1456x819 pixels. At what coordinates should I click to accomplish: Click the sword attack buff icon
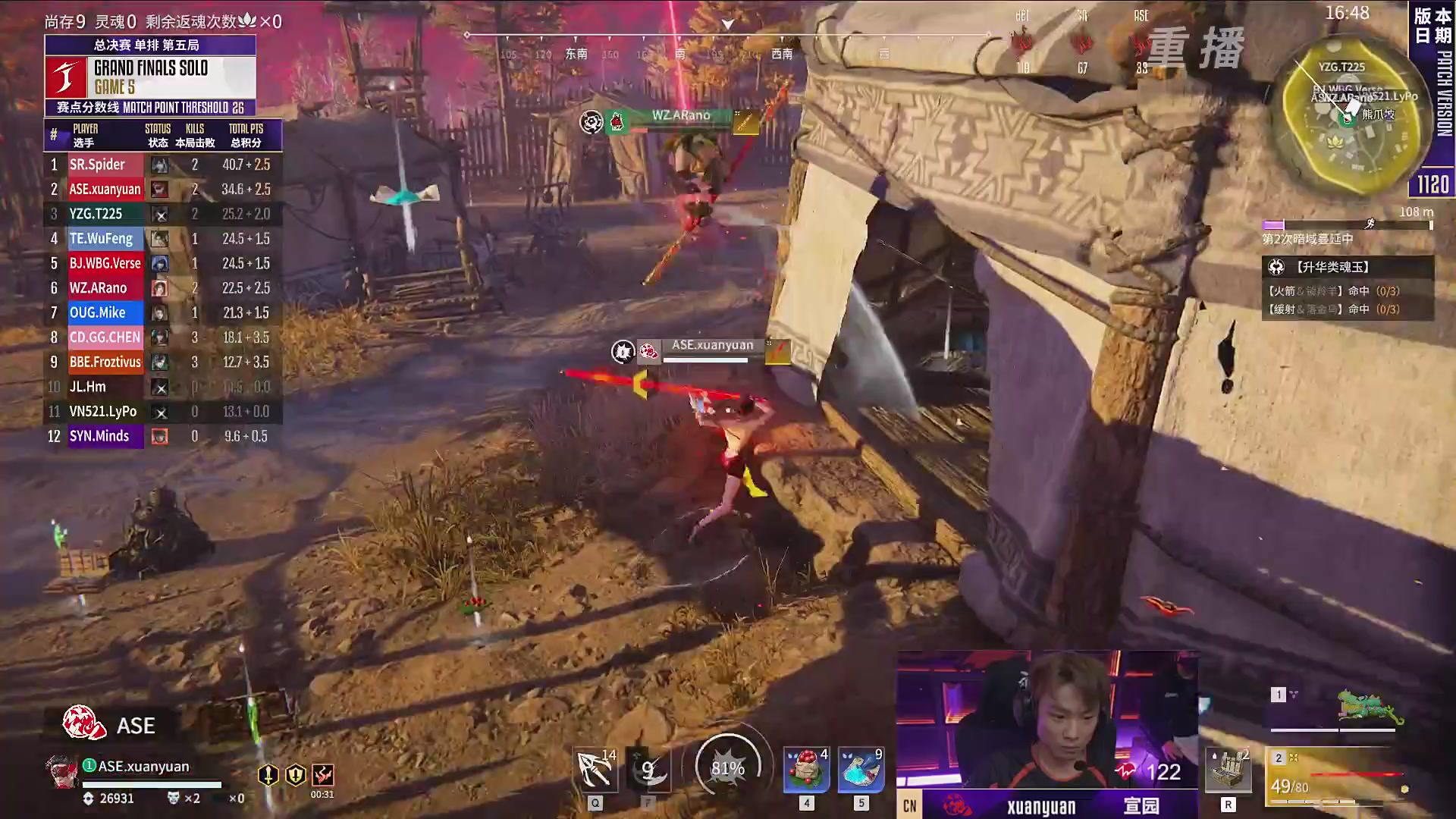268,775
